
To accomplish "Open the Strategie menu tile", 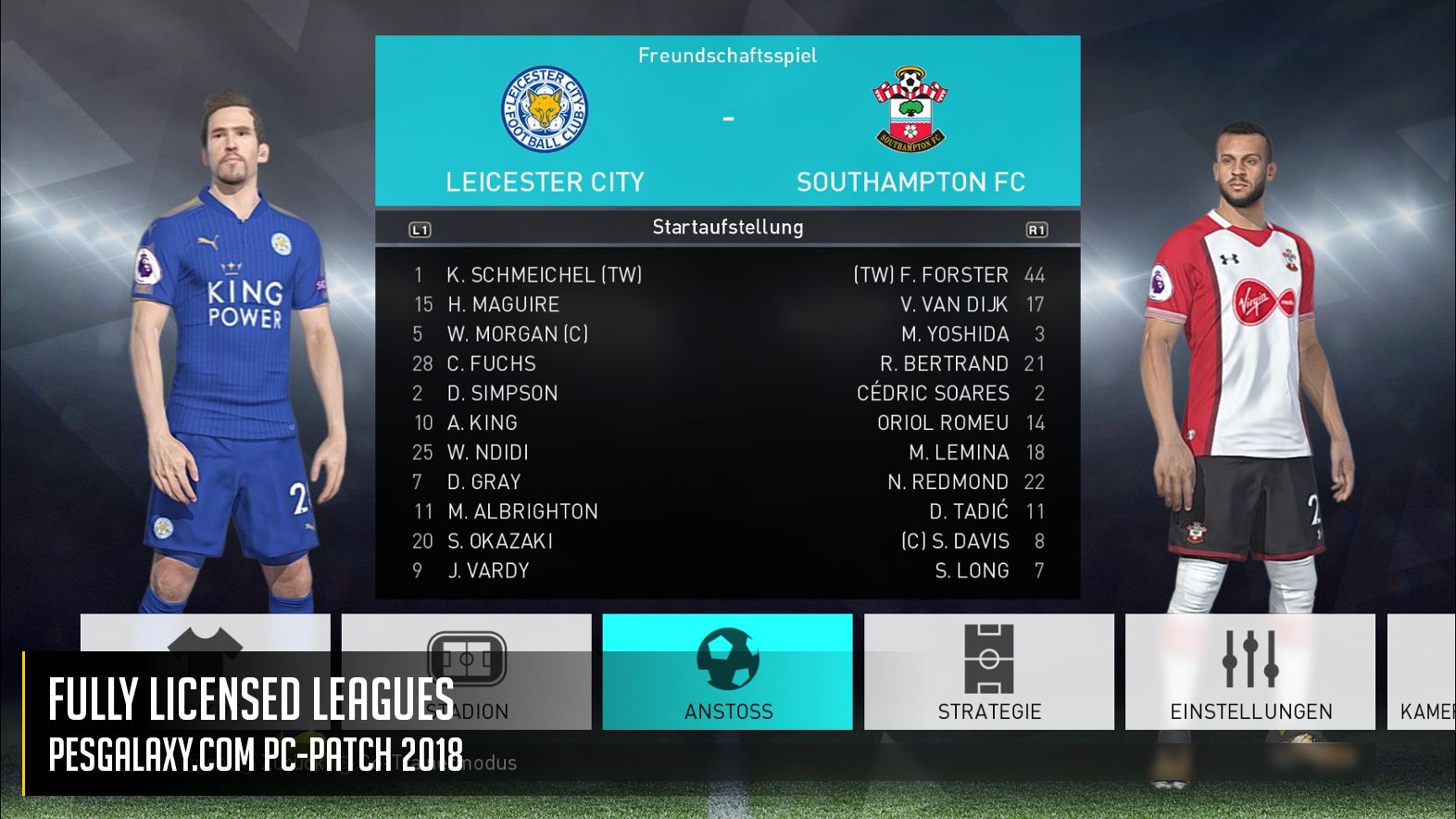I will click(x=988, y=672).
